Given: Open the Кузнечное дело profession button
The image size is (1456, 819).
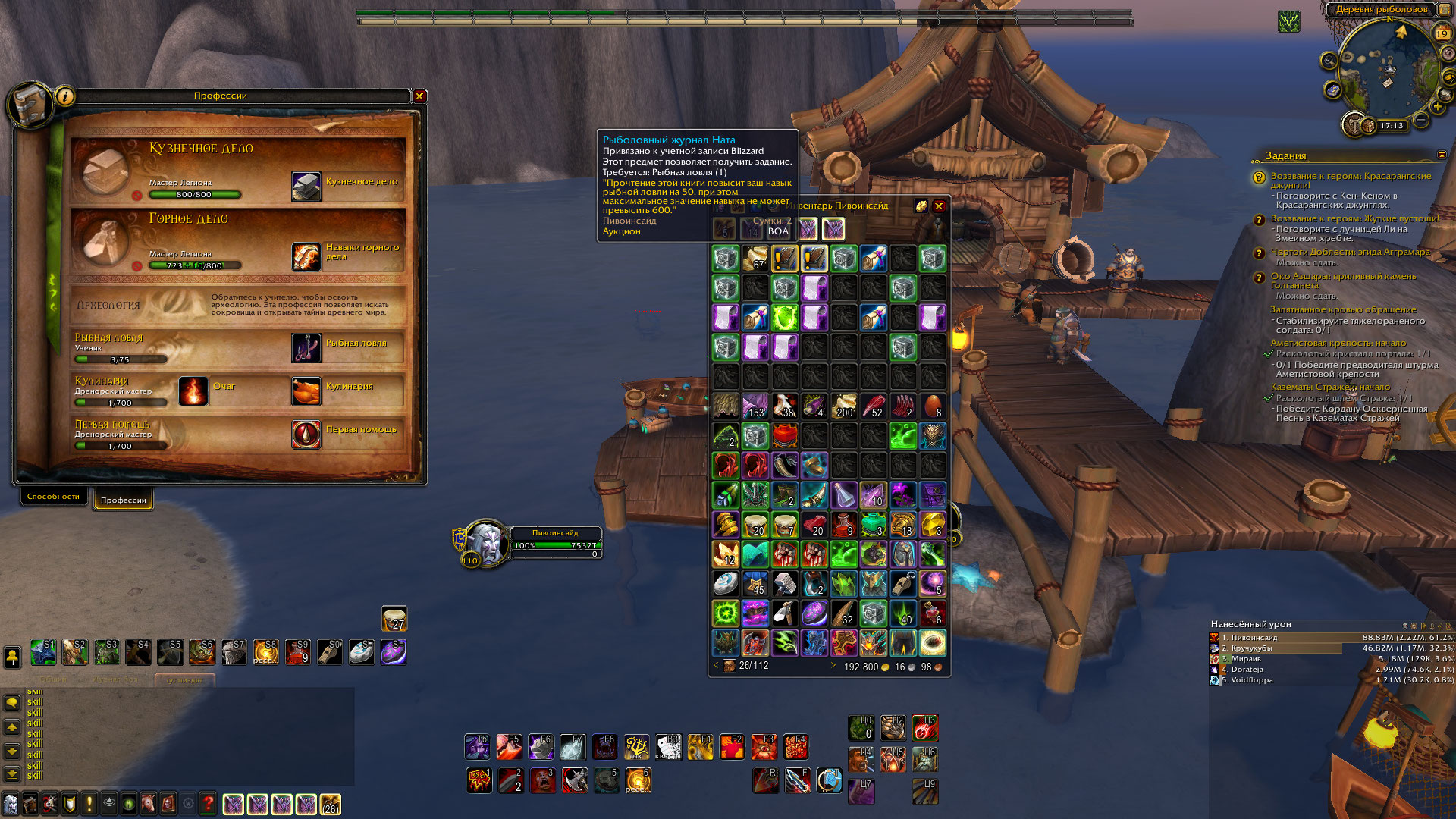Looking at the screenshot, I should point(306,187).
